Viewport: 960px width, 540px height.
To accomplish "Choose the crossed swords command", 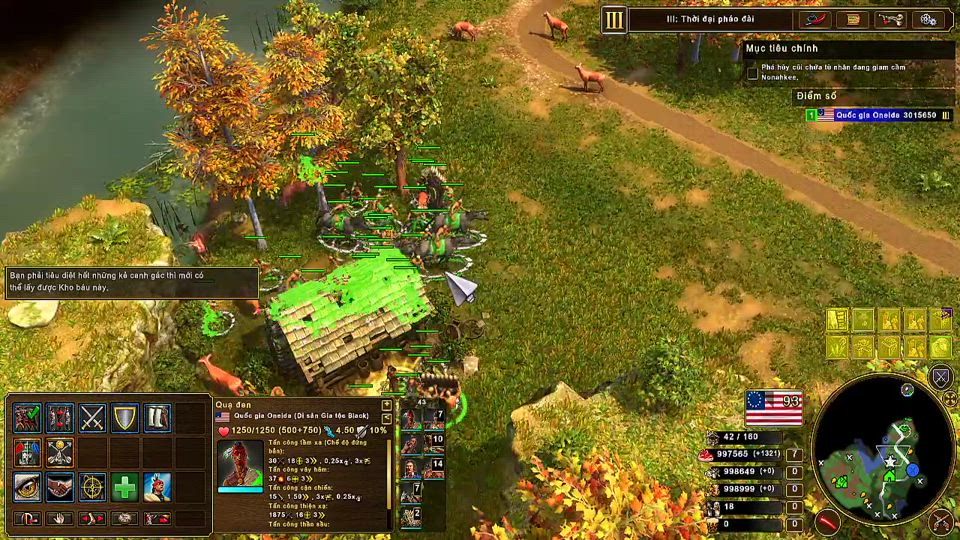I will click(92, 417).
